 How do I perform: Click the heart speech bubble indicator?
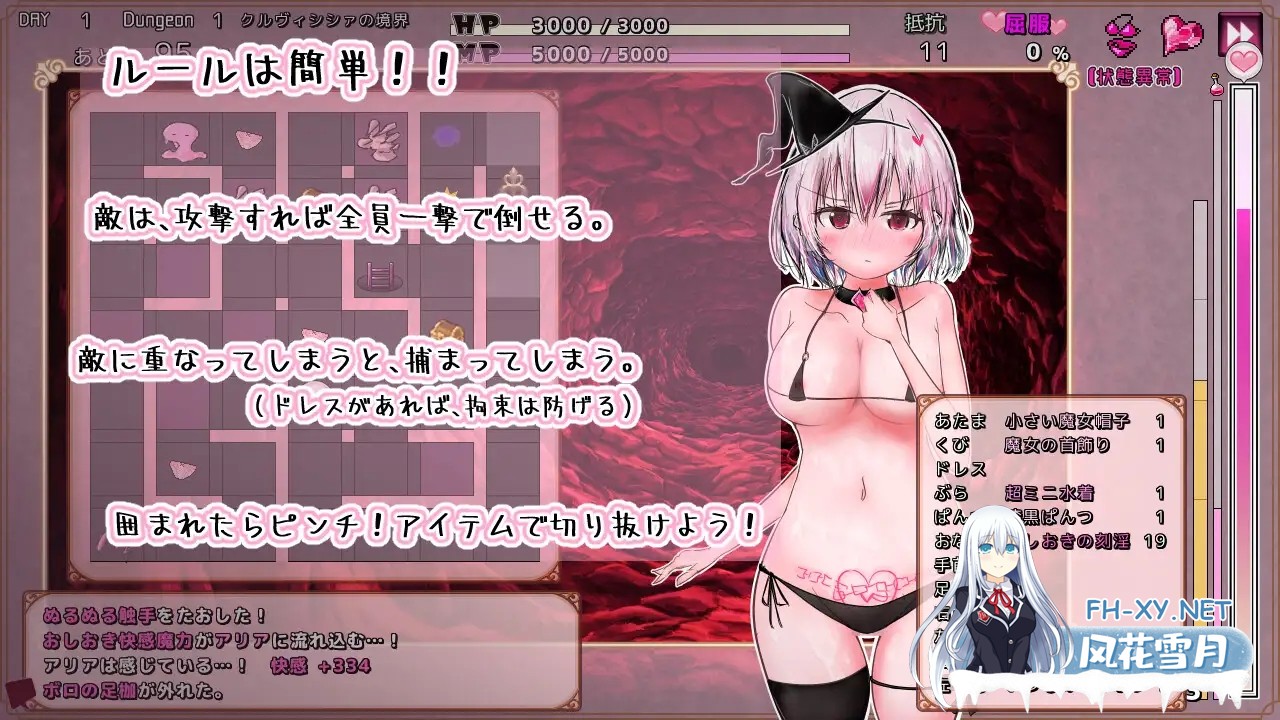click(1243, 60)
